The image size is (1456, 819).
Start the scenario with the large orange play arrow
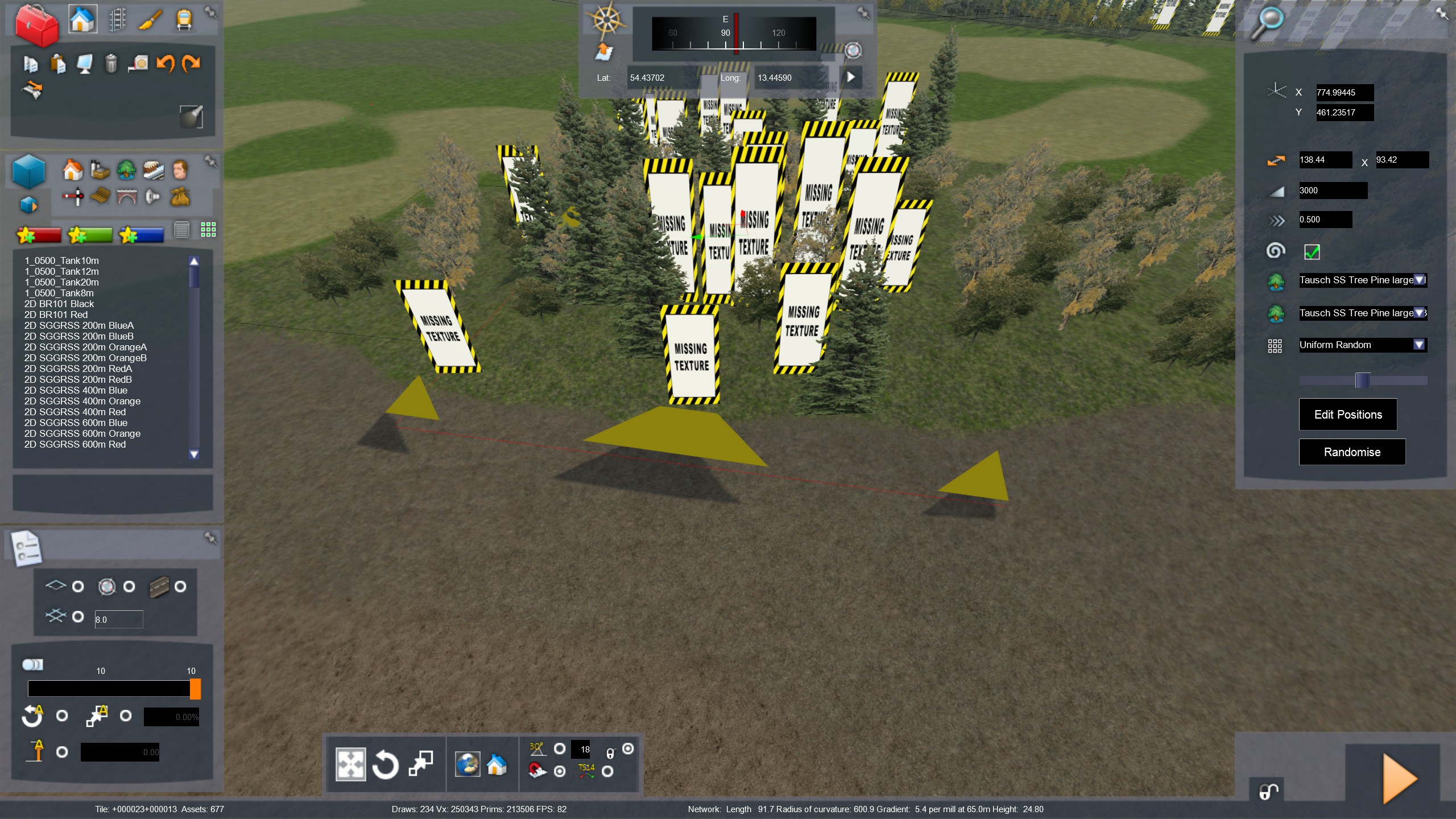[1398, 778]
